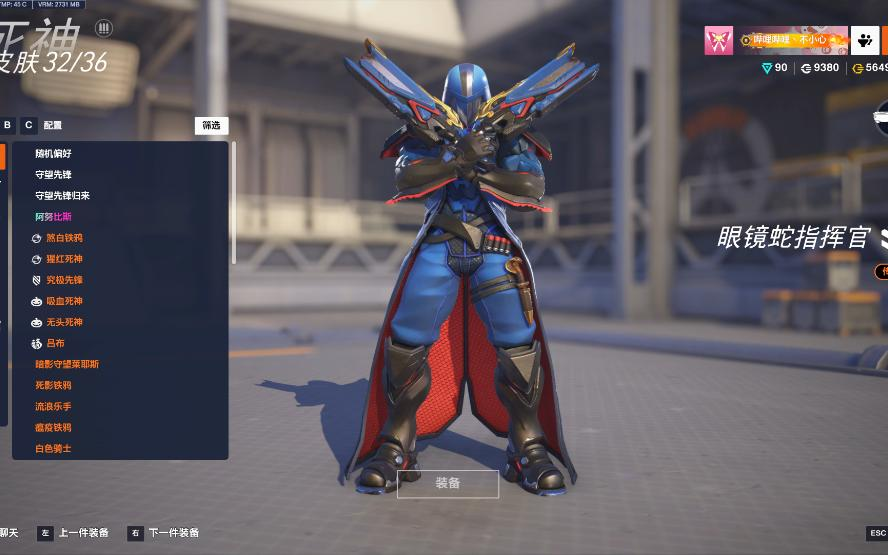Choose the 守望先锋 skin
The image size is (888, 555).
click(53, 175)
